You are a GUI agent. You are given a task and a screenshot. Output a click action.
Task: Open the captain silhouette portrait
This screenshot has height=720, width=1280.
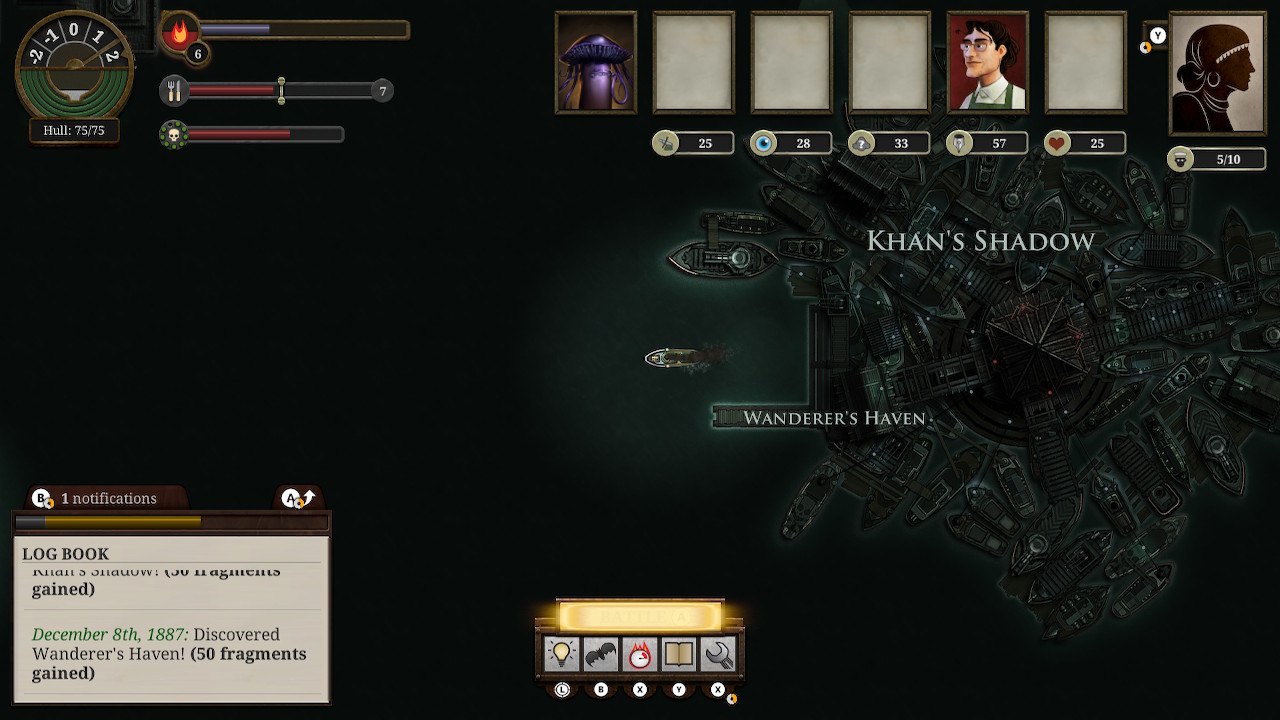pos(1217,73)
